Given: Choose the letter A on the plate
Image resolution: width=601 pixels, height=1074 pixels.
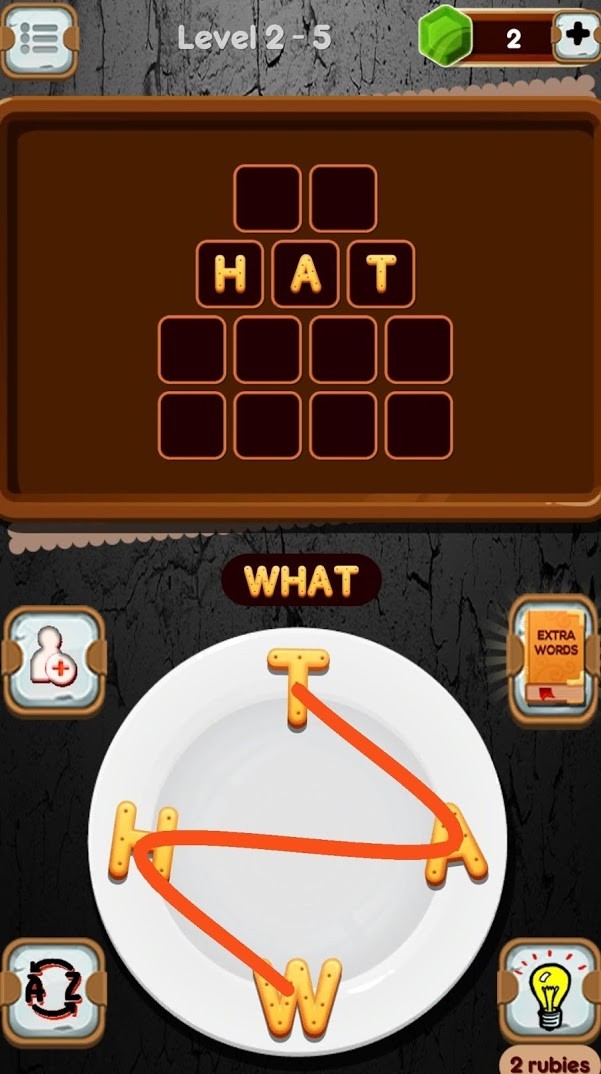Looking at the screenshot, I should click(457, 845).
